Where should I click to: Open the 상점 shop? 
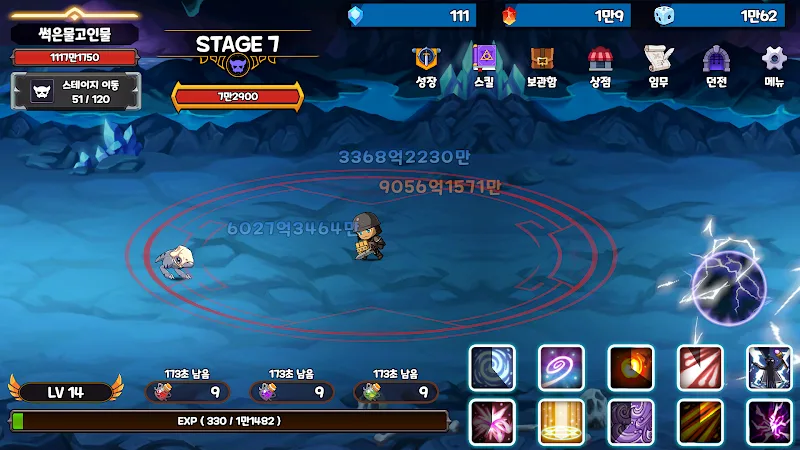[600, 65]
